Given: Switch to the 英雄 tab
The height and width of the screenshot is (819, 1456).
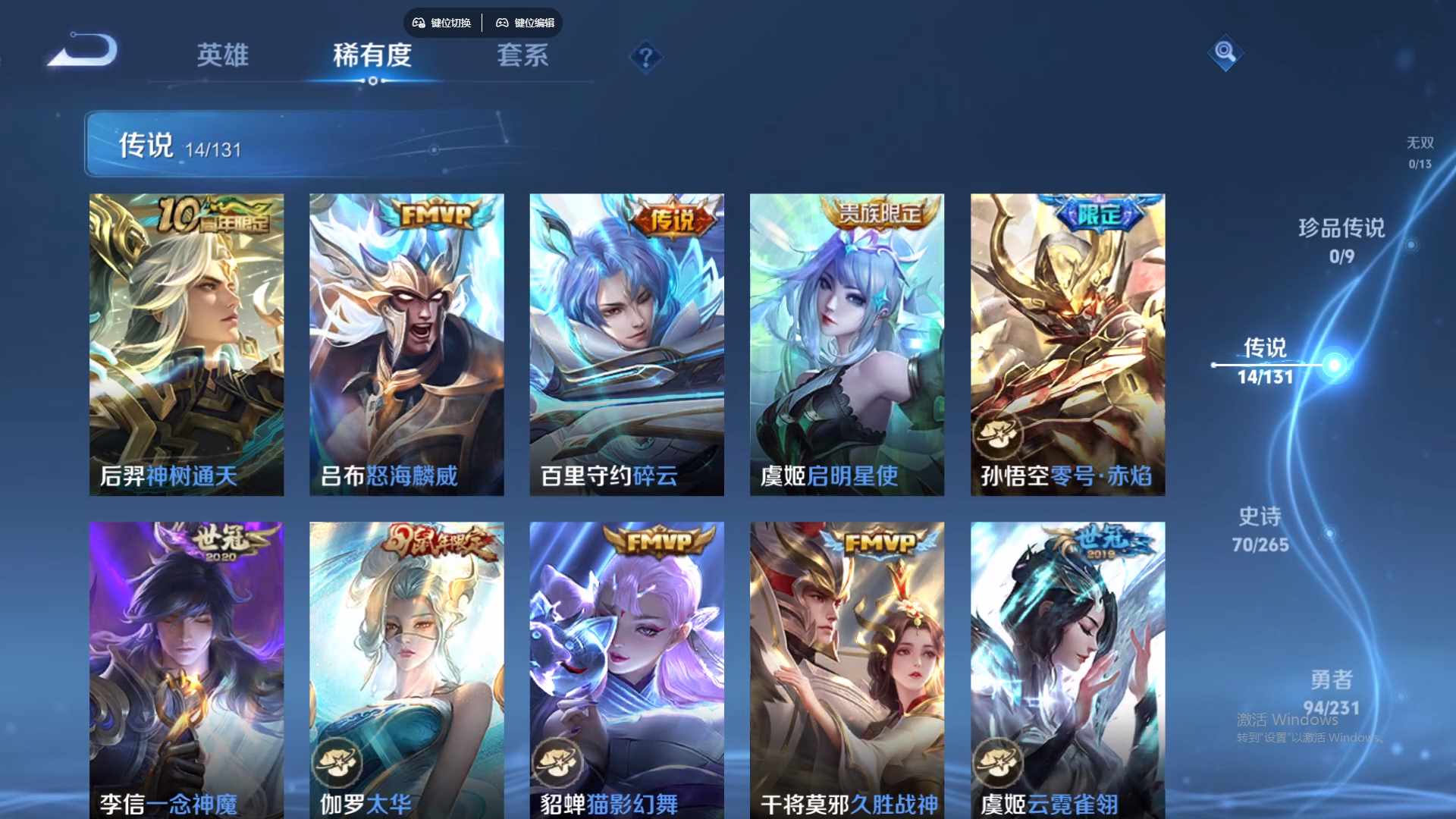Looking at the screenshot, I should click(222, 55).
